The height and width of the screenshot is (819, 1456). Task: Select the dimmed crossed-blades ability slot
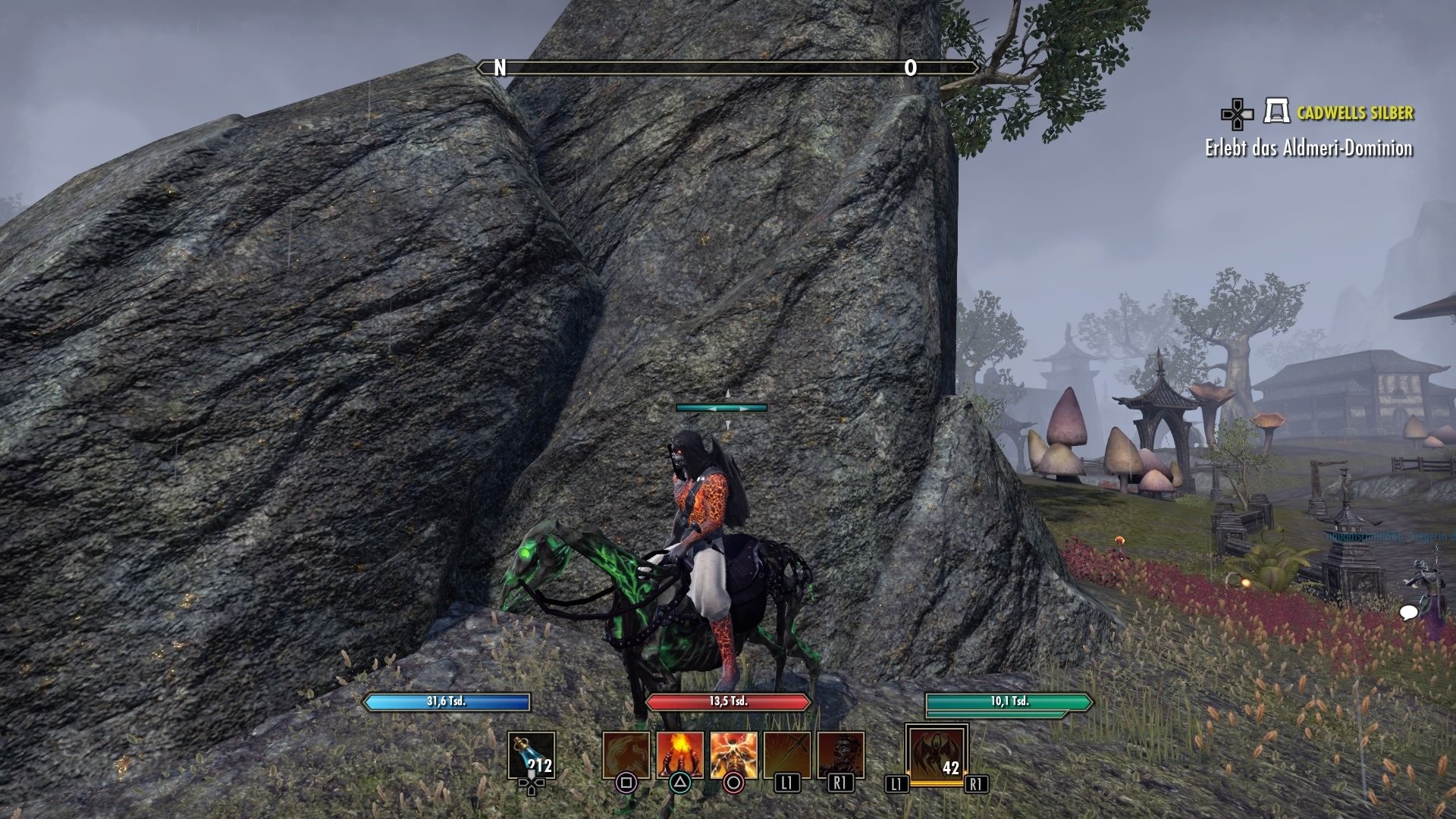(787, 755)
